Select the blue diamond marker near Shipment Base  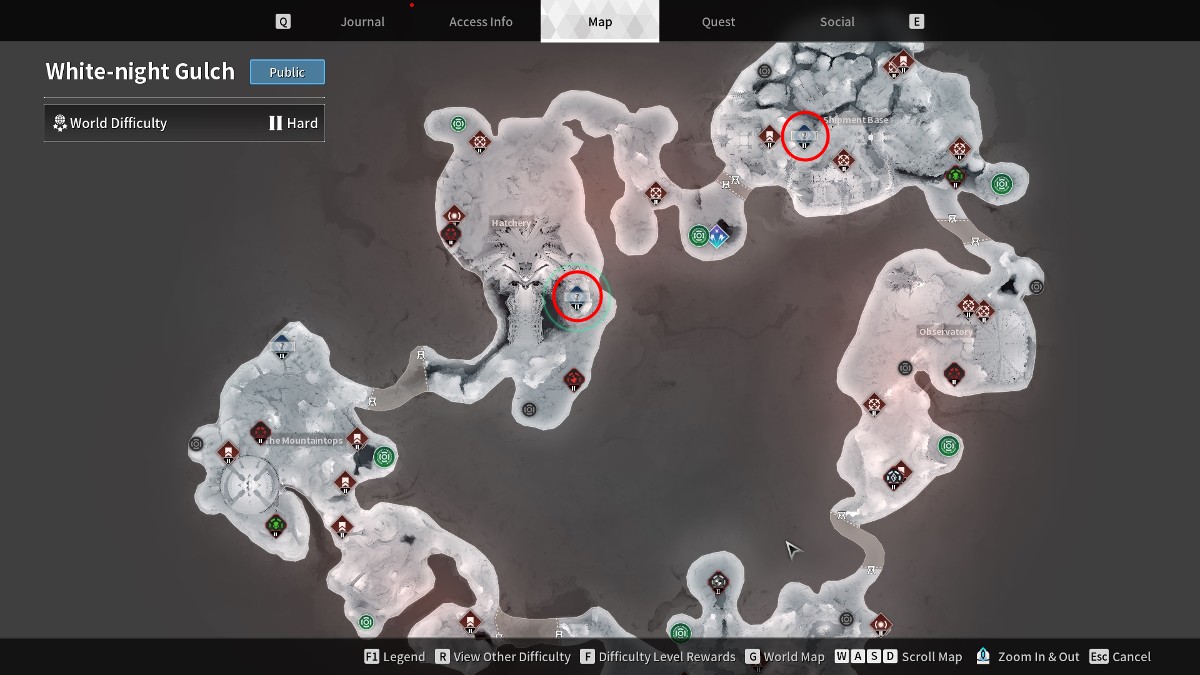[717, 236]
